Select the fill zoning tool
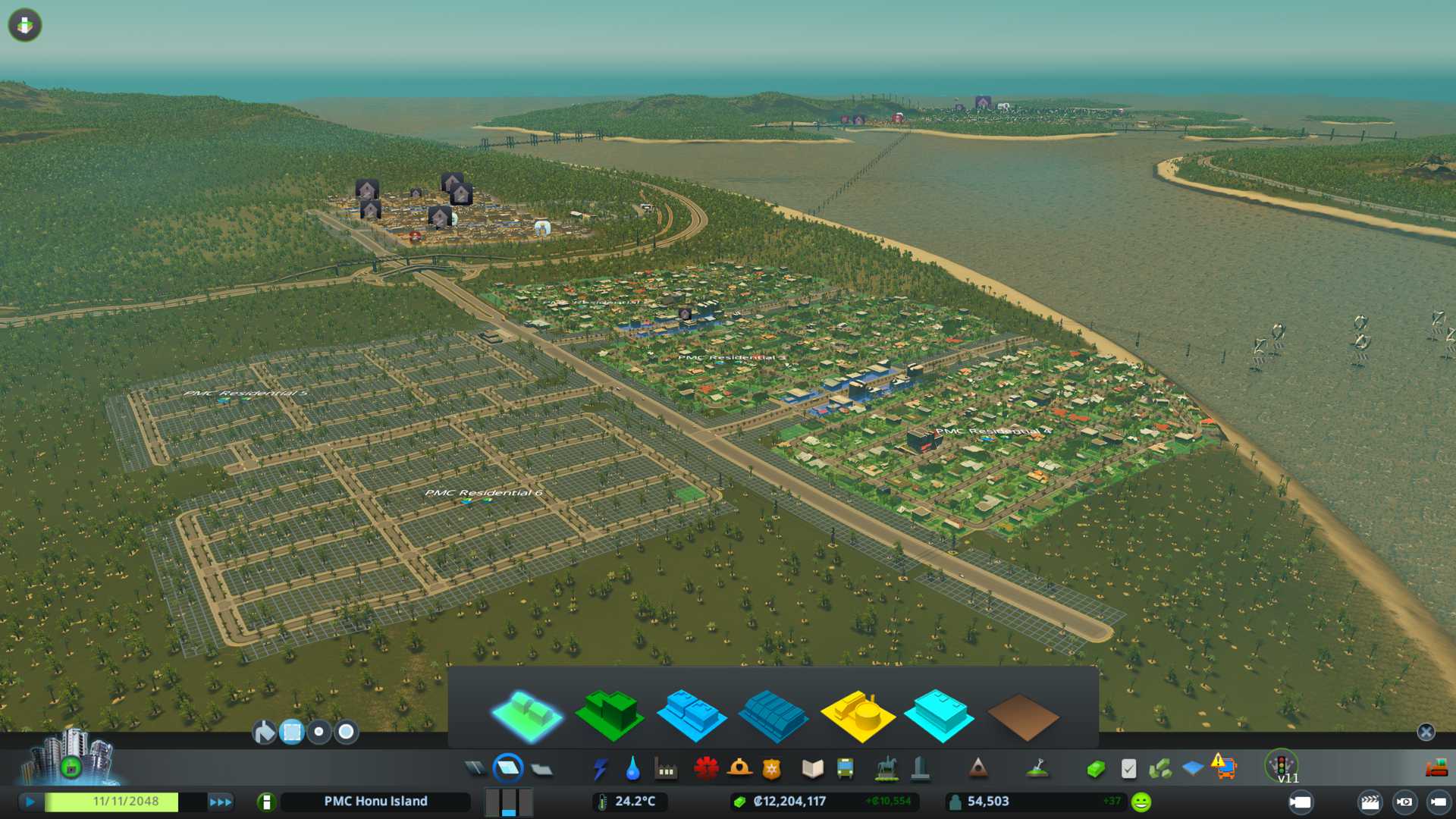The image size is (1456, 819). pyautogui.click(x=264, y=732)
